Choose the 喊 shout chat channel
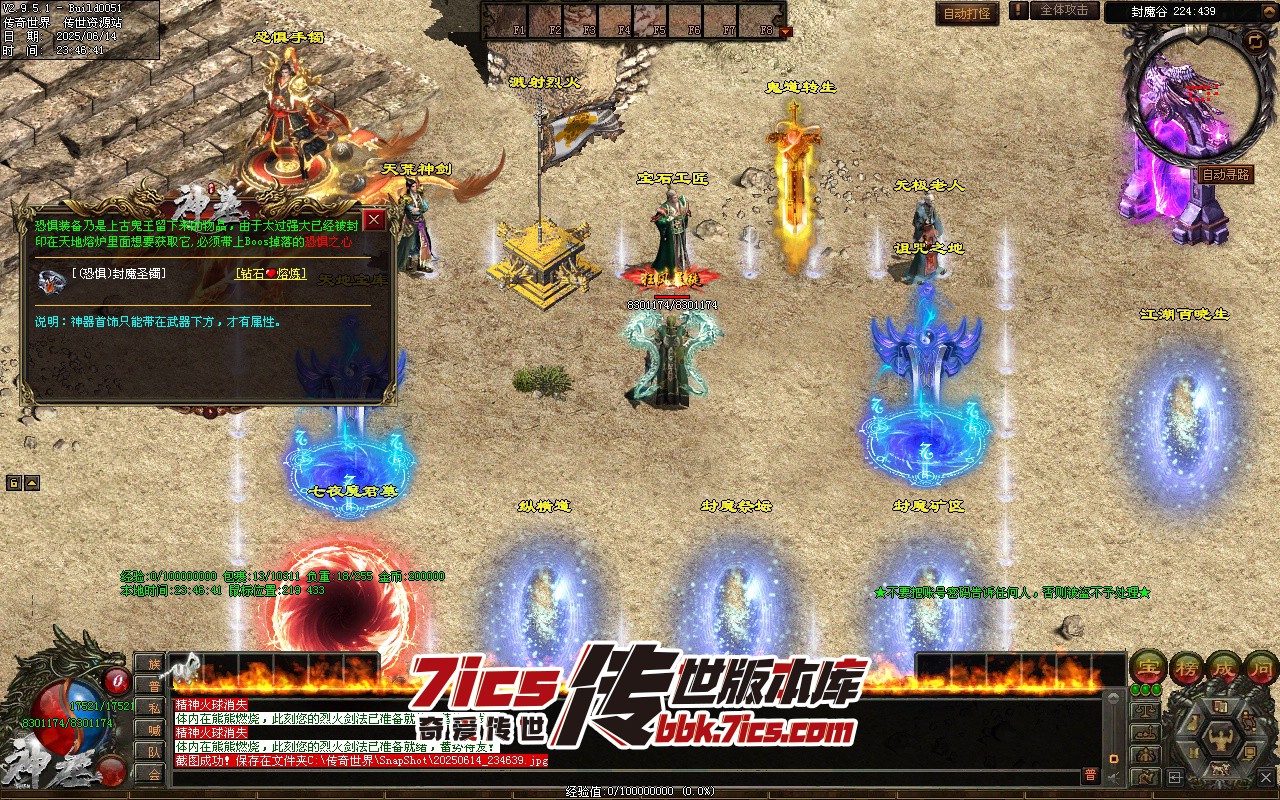Screen dimensions: 1280x800 point(153,730)
